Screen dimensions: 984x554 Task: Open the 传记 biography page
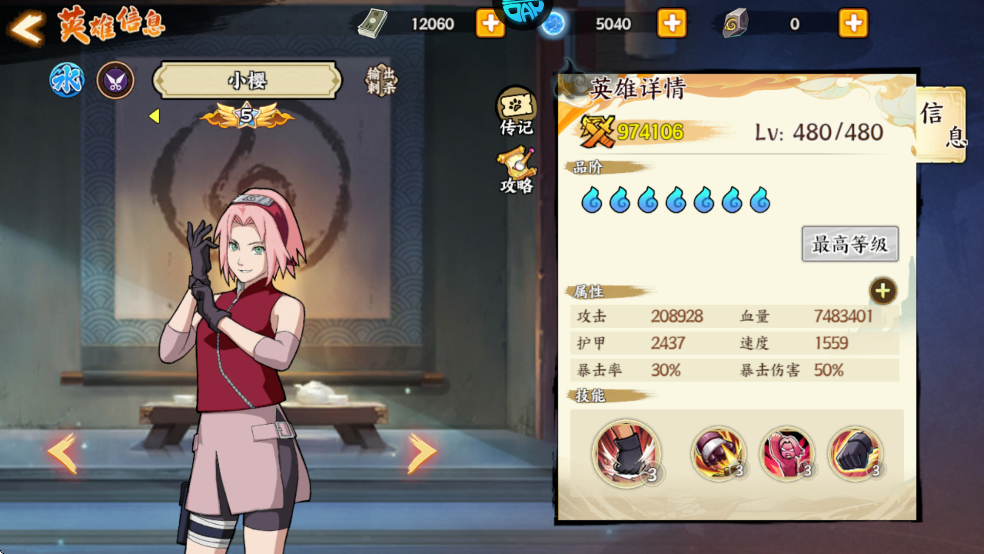pyautogui.click(x=516, y=111)
